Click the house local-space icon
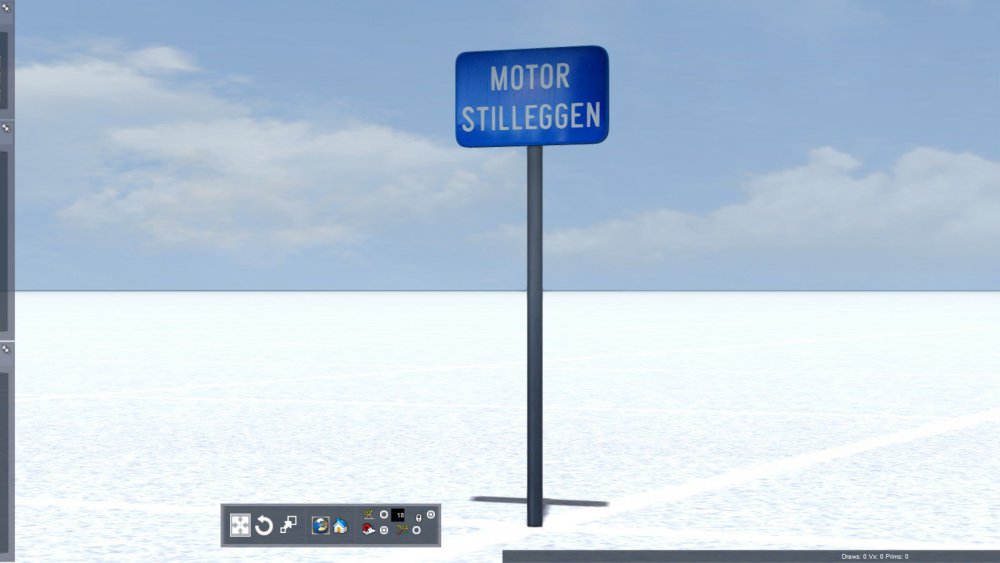This screenshot has width=1000, height=563. coord(341,525)
